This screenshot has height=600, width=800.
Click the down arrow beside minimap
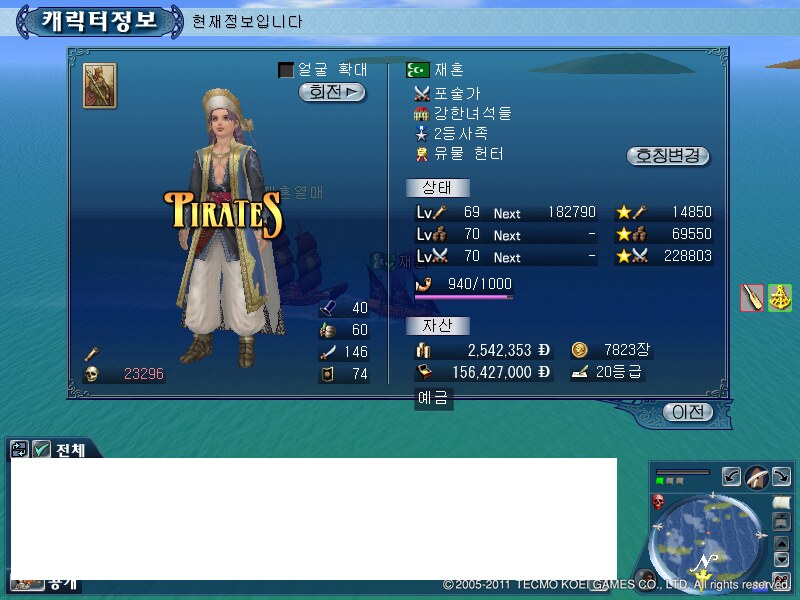782,557
